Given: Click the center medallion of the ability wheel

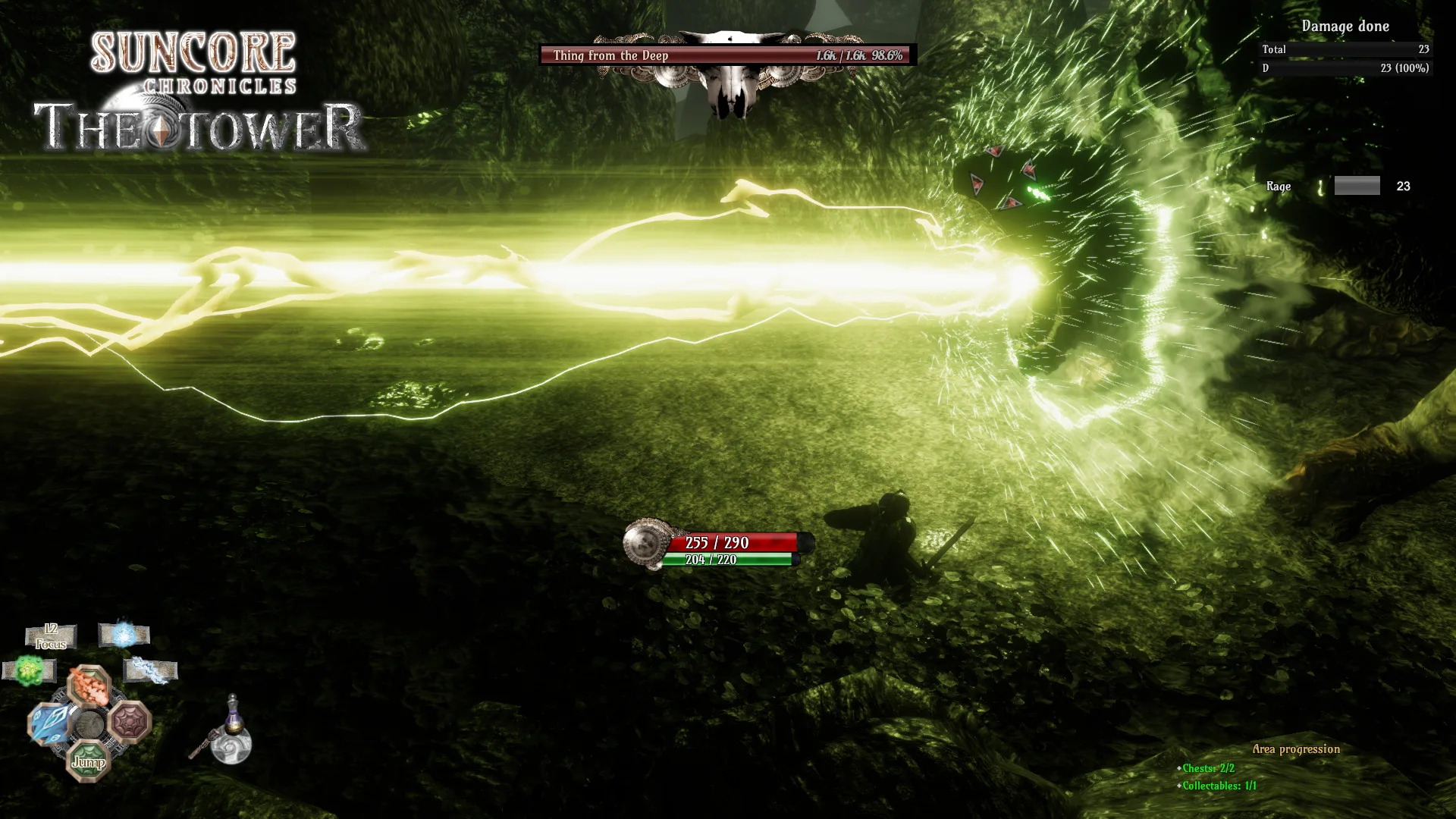Looking at the screenshot, I should [89, 723].
